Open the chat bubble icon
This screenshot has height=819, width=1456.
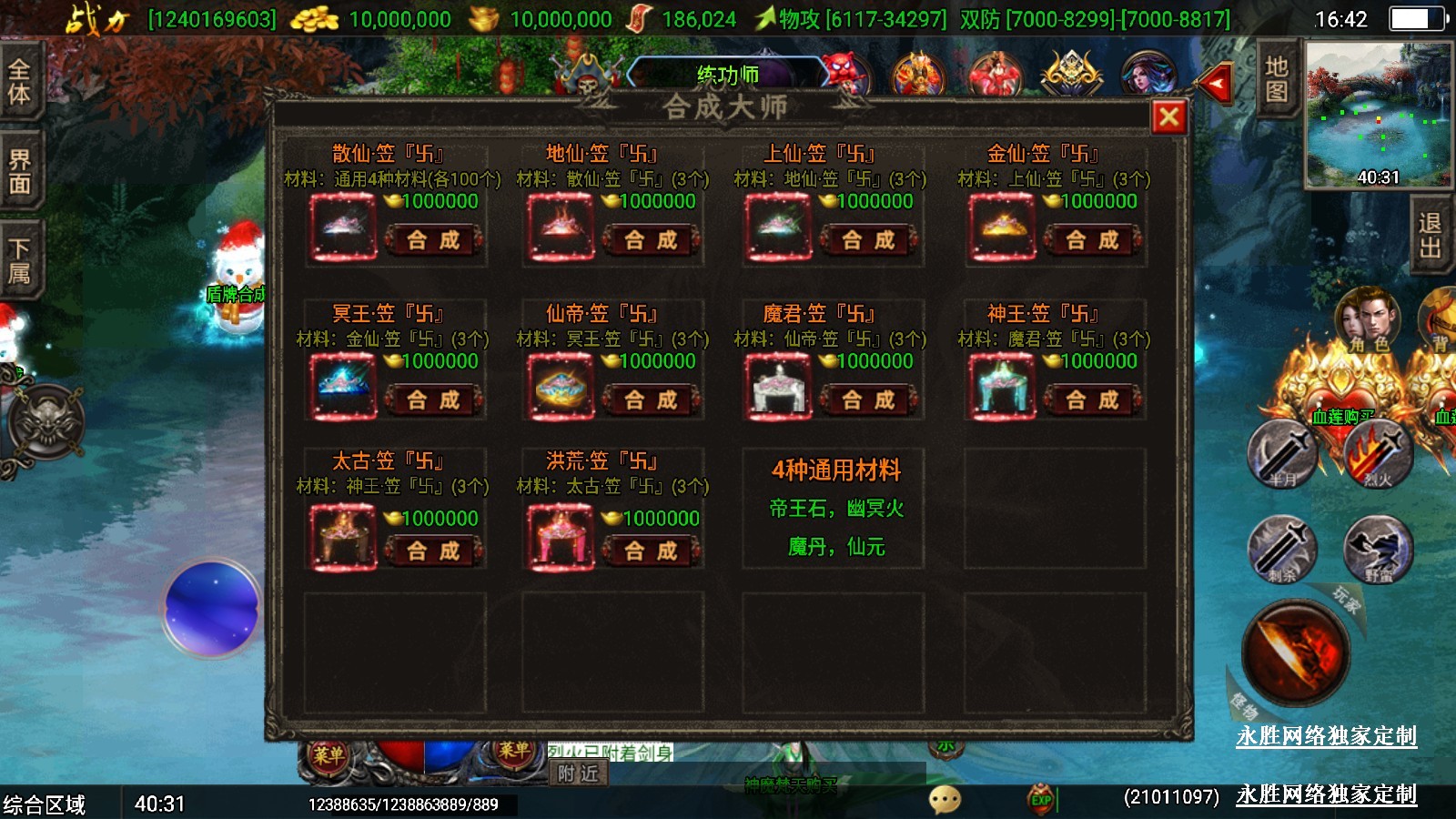tap(945, 799)
